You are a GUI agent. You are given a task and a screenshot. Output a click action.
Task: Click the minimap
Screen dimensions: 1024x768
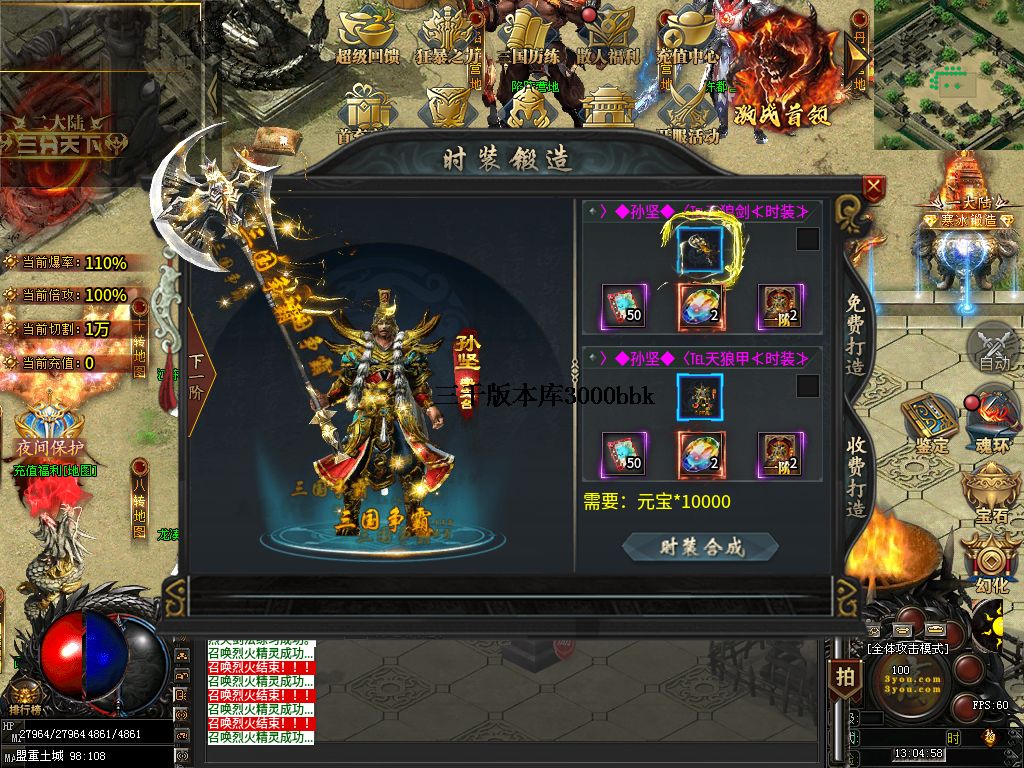(x=948, y=75)
